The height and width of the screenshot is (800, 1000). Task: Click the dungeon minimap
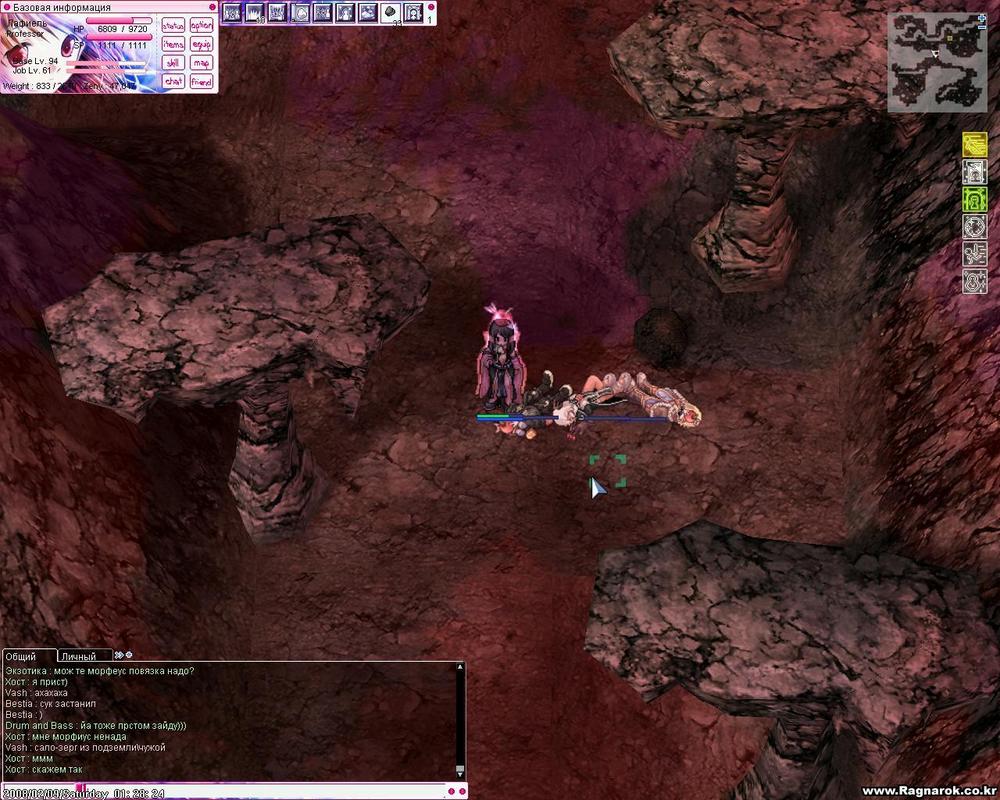click(936, 61)
